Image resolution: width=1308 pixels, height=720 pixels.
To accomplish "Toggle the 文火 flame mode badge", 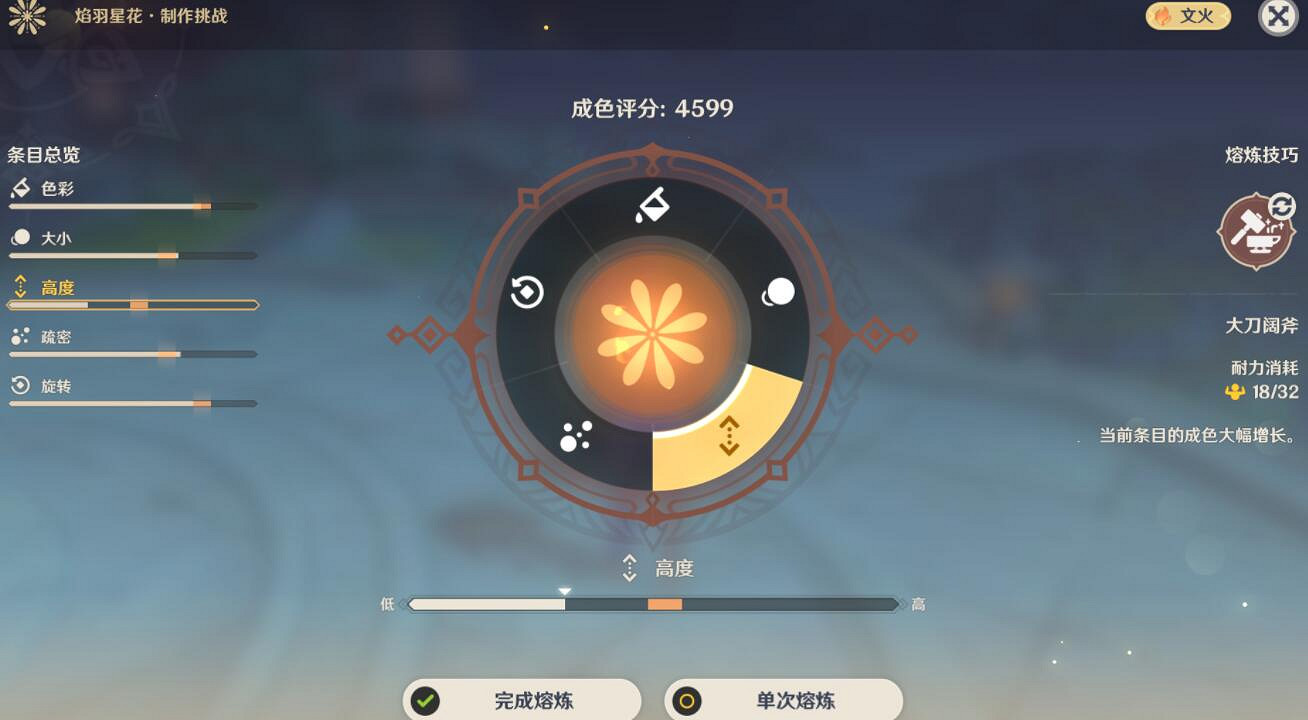I will click(x=1187, y=16).
